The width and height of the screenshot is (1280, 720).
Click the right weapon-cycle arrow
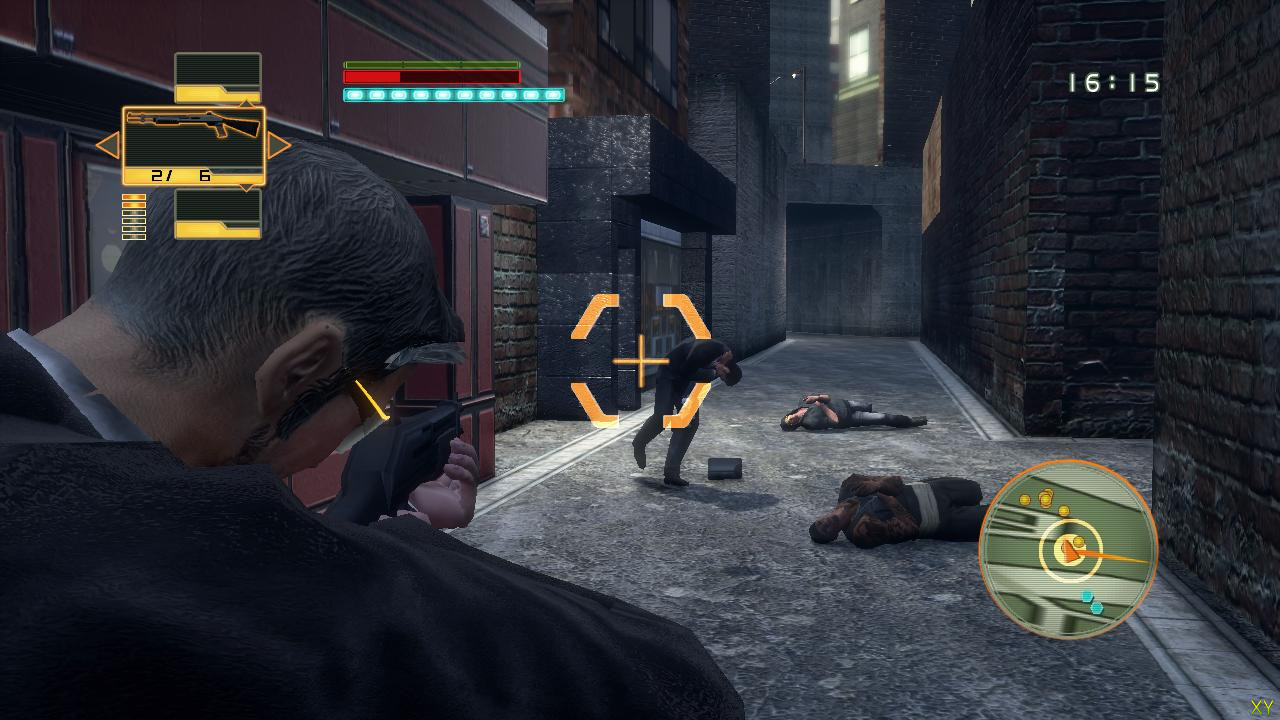click(279, 146)
